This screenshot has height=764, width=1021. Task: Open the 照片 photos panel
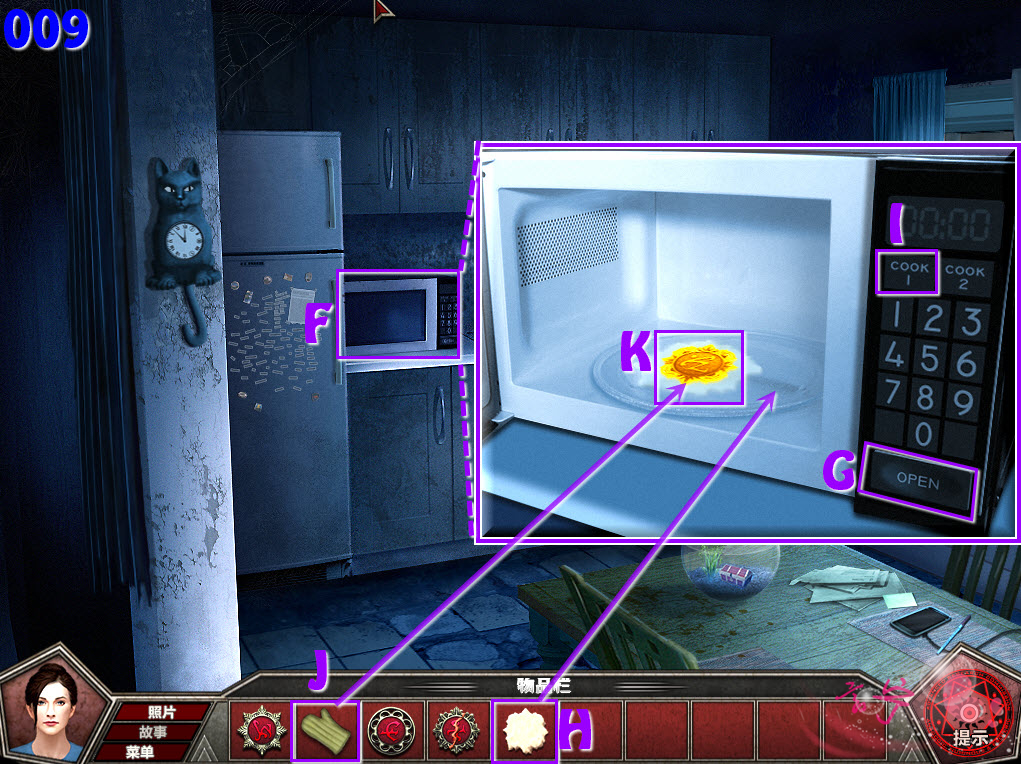(x=162, y=712)
